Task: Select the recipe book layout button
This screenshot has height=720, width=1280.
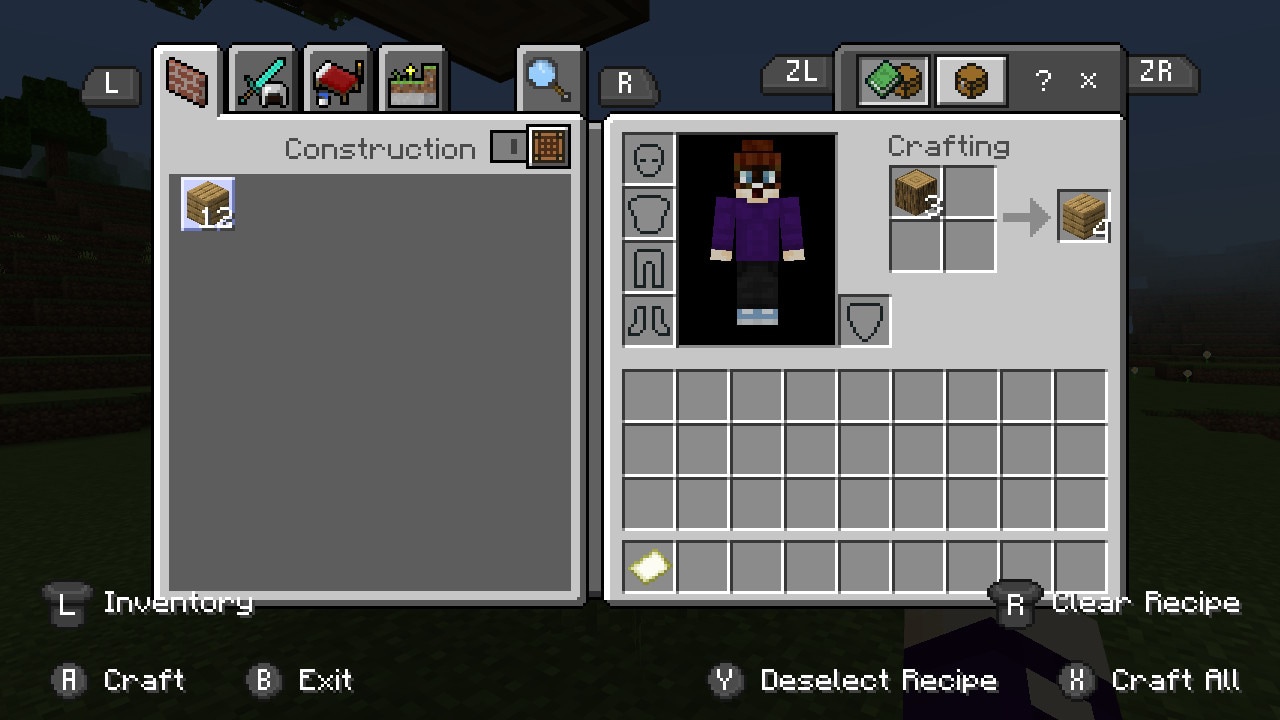Action: 894,82
